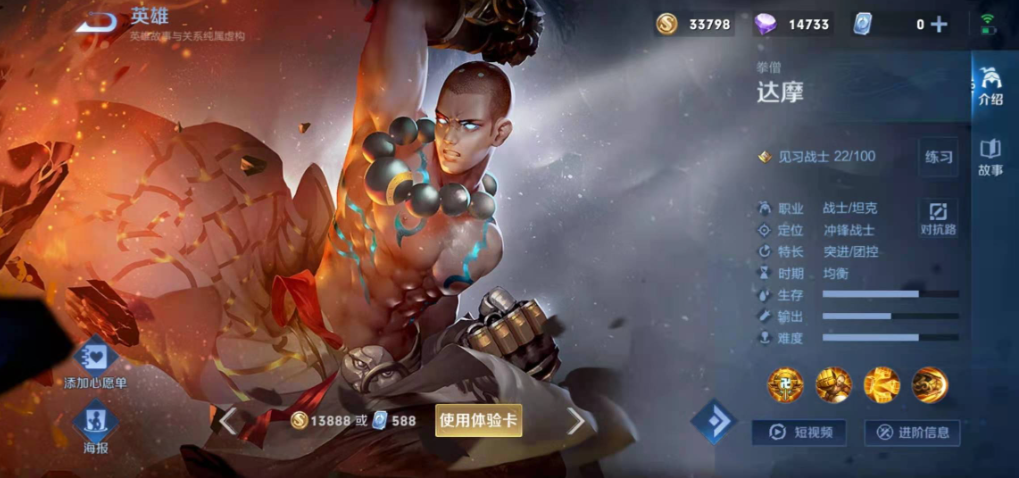Open the 海报 poster icon
This screenshot has height=478, width=1019.
(96, 423)
